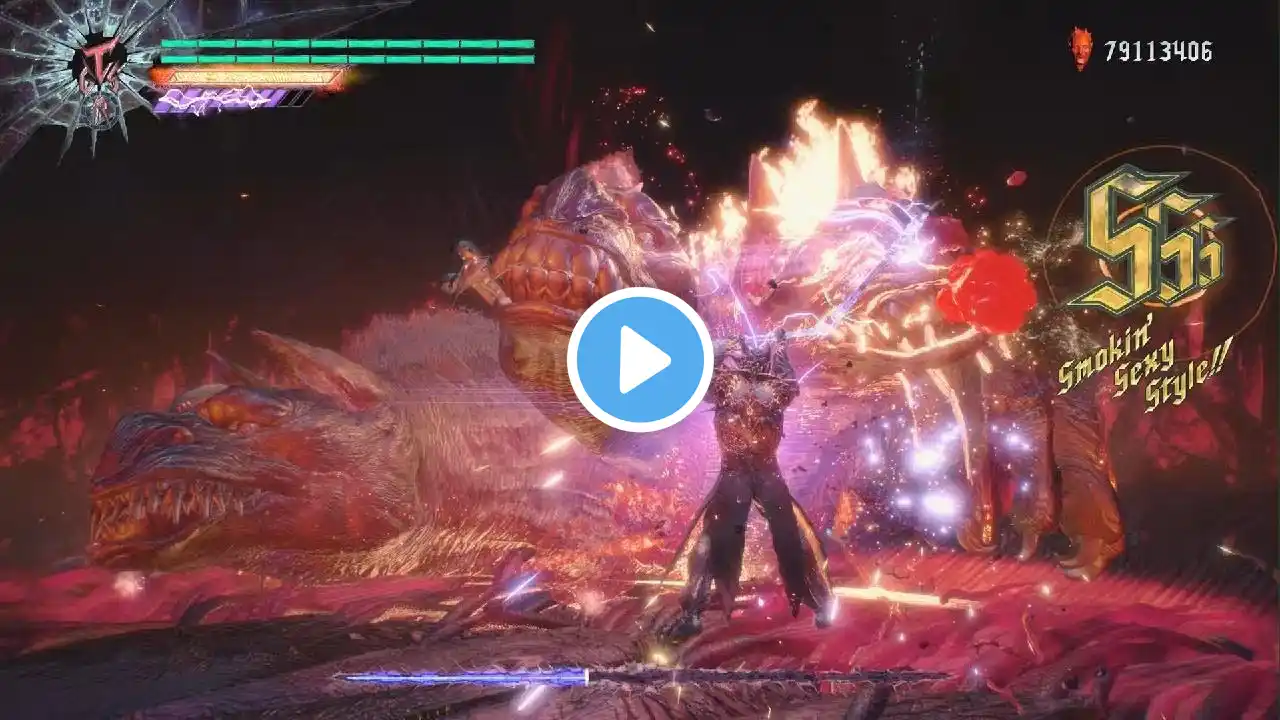The image size is (1280, 720).
Task: Play the video with the blue play button
Action: [x=640, y=359]
